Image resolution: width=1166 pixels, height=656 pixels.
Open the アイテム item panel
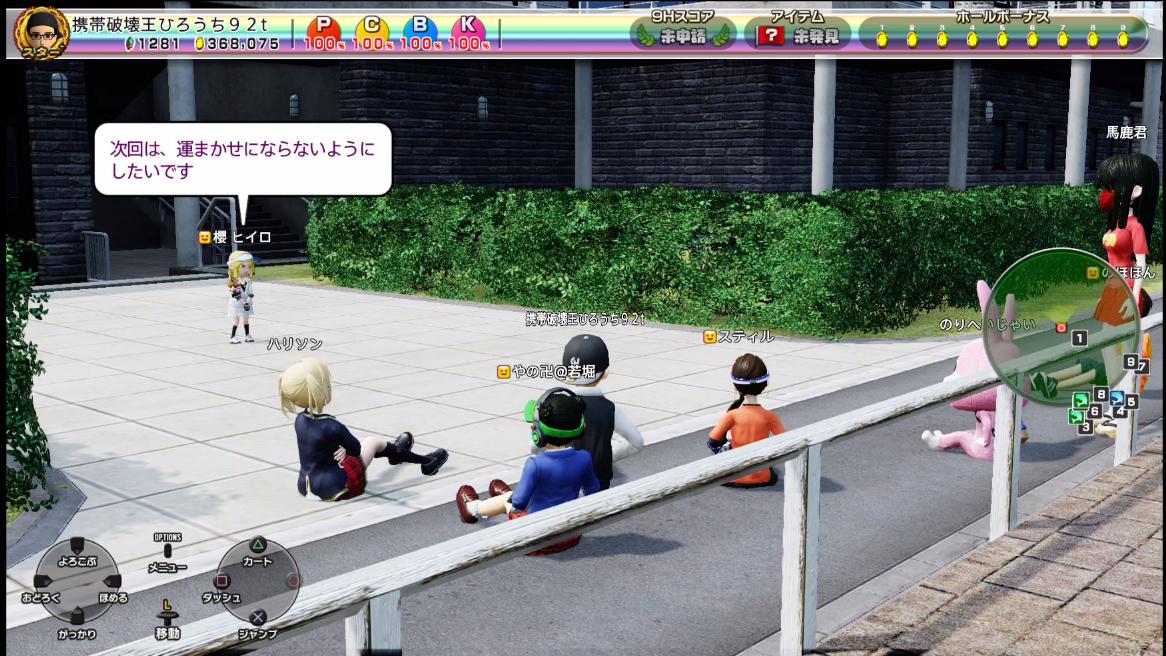[799, 32]
